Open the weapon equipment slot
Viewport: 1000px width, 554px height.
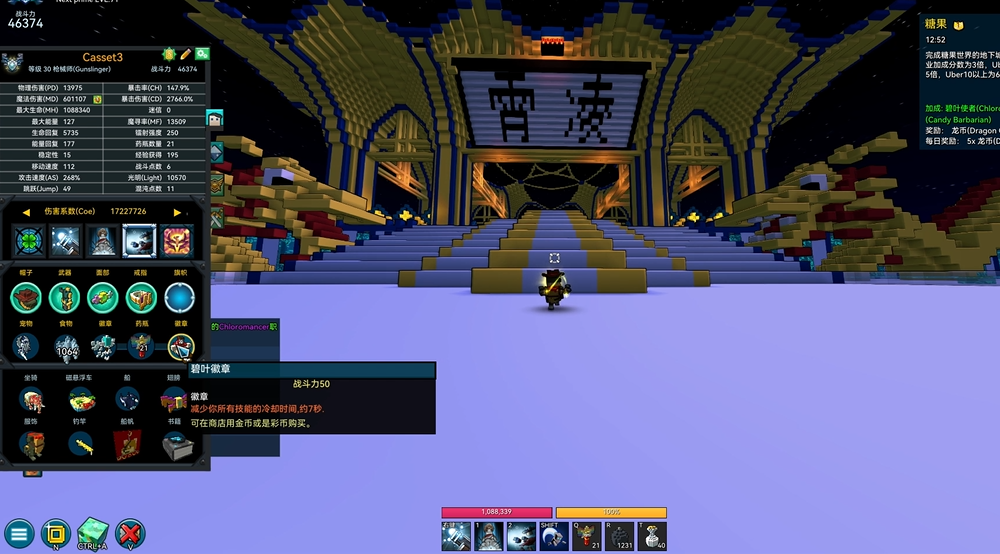point(65,297)
